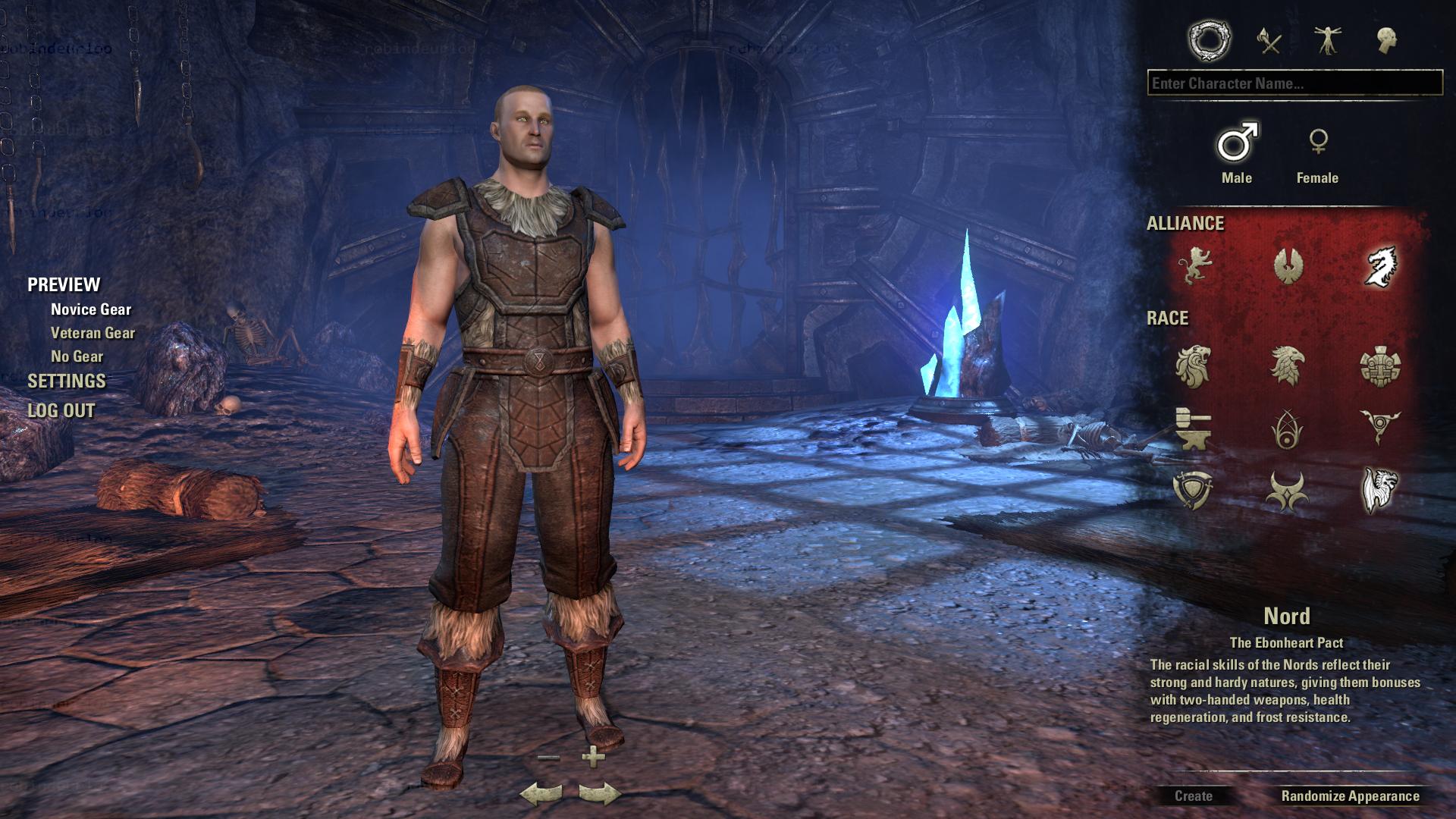Viewport: 1456px width, 819px height.
Task: Choose the lion head race icon
Action: point(1193,366)
